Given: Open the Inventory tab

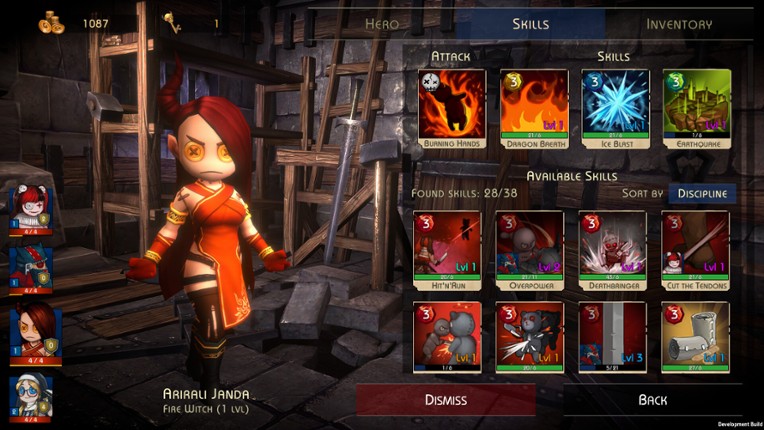Looking at the screenshot, I should [679, 24].
